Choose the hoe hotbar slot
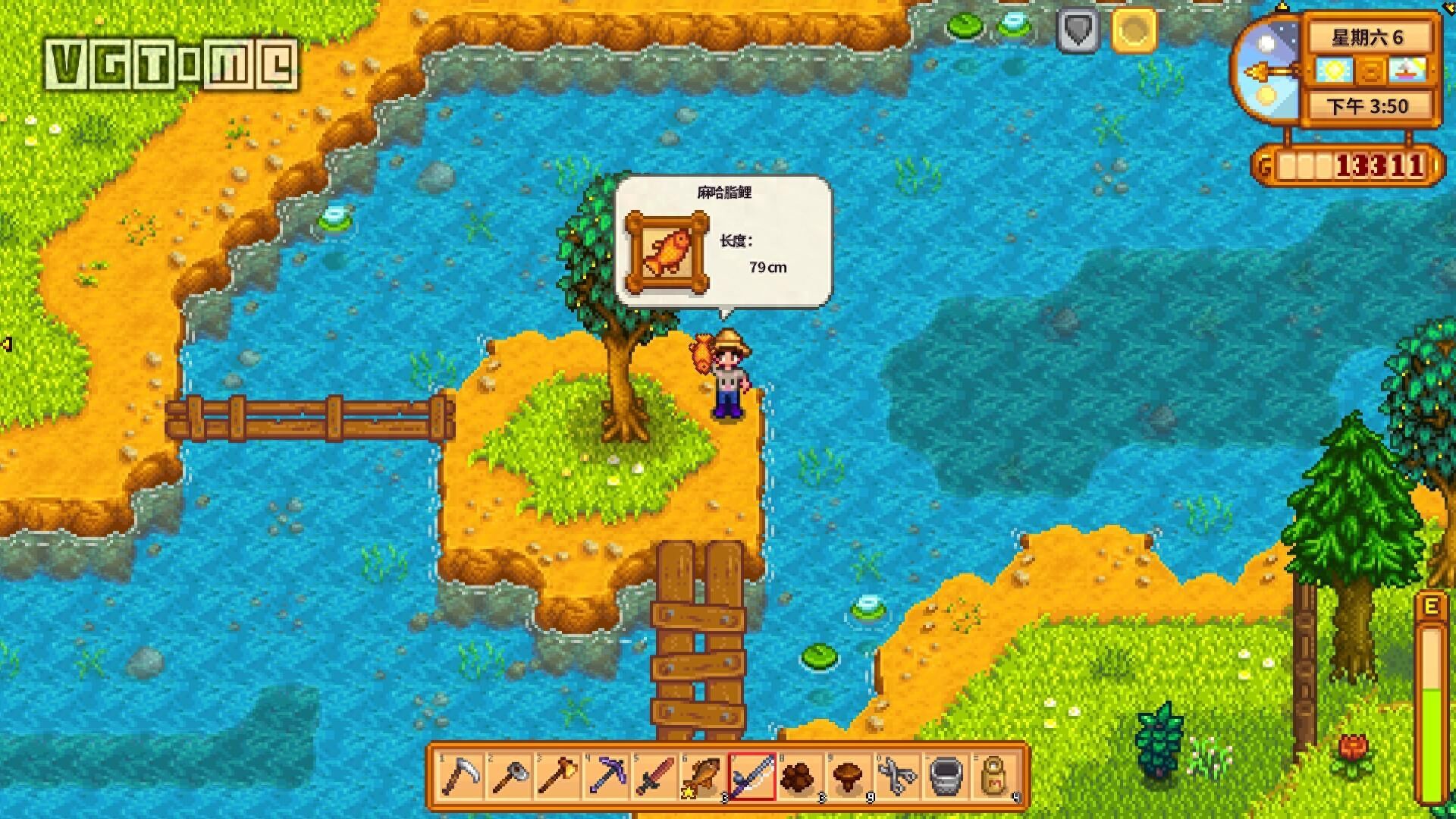The width and height of the screenshot is (1456, 819). click(x=510, y=777)
